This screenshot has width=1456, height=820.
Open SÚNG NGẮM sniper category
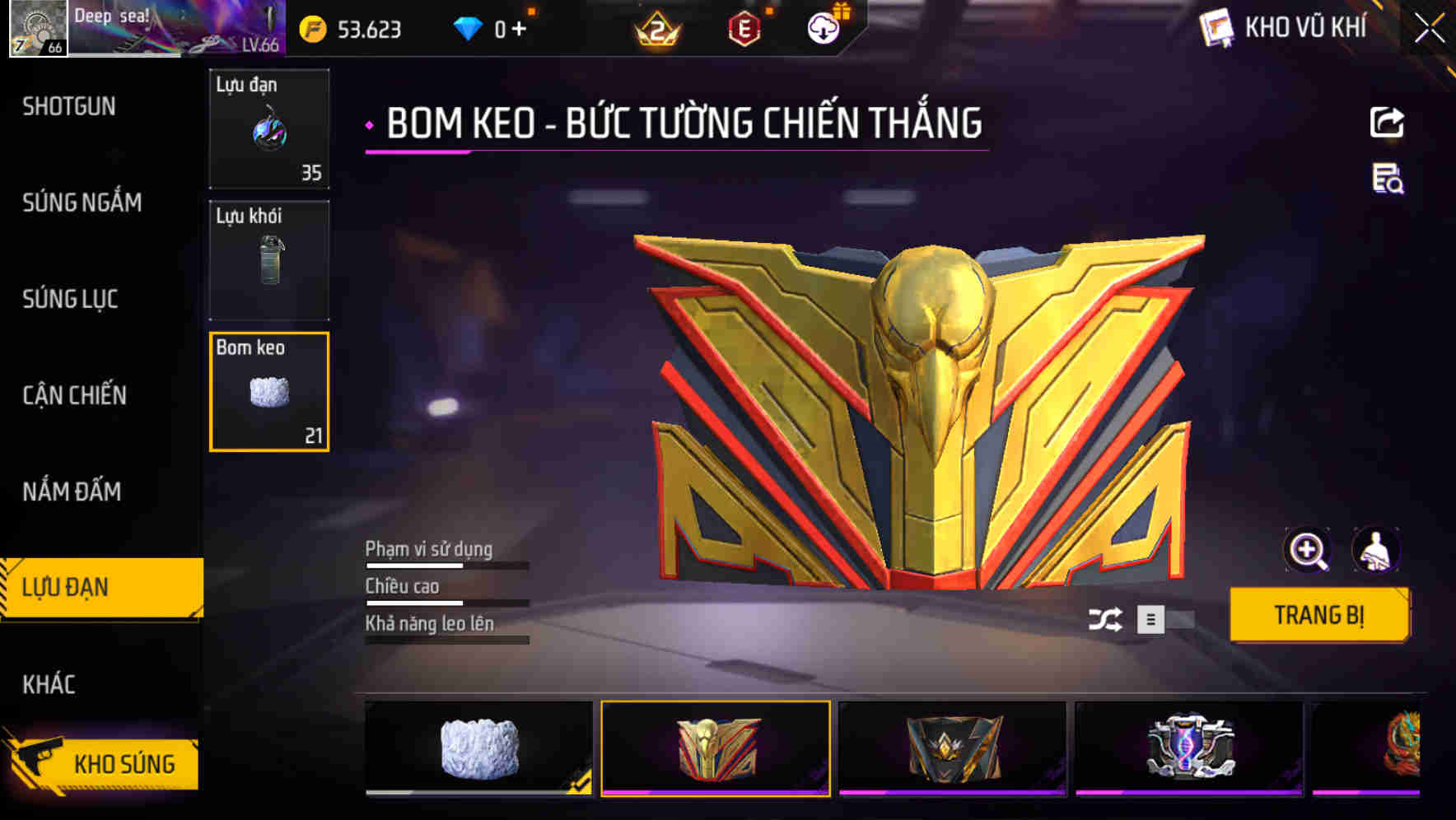tap(80, 203)
